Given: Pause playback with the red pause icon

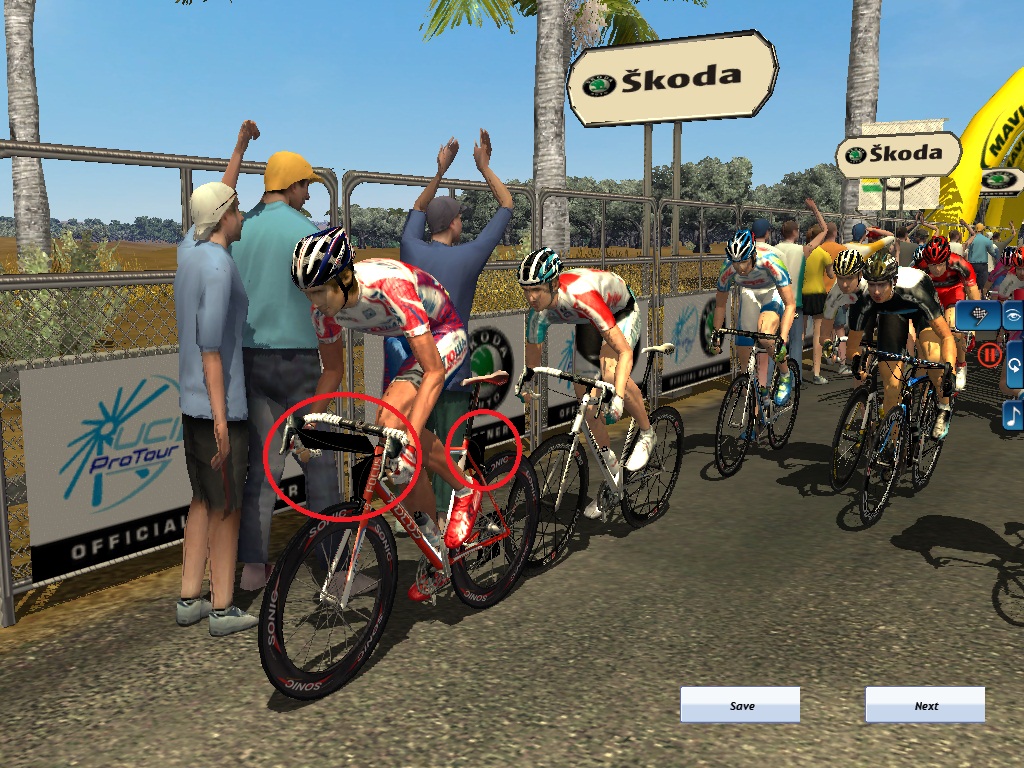Looking at the screenshot, I should [x=990, y=353].
